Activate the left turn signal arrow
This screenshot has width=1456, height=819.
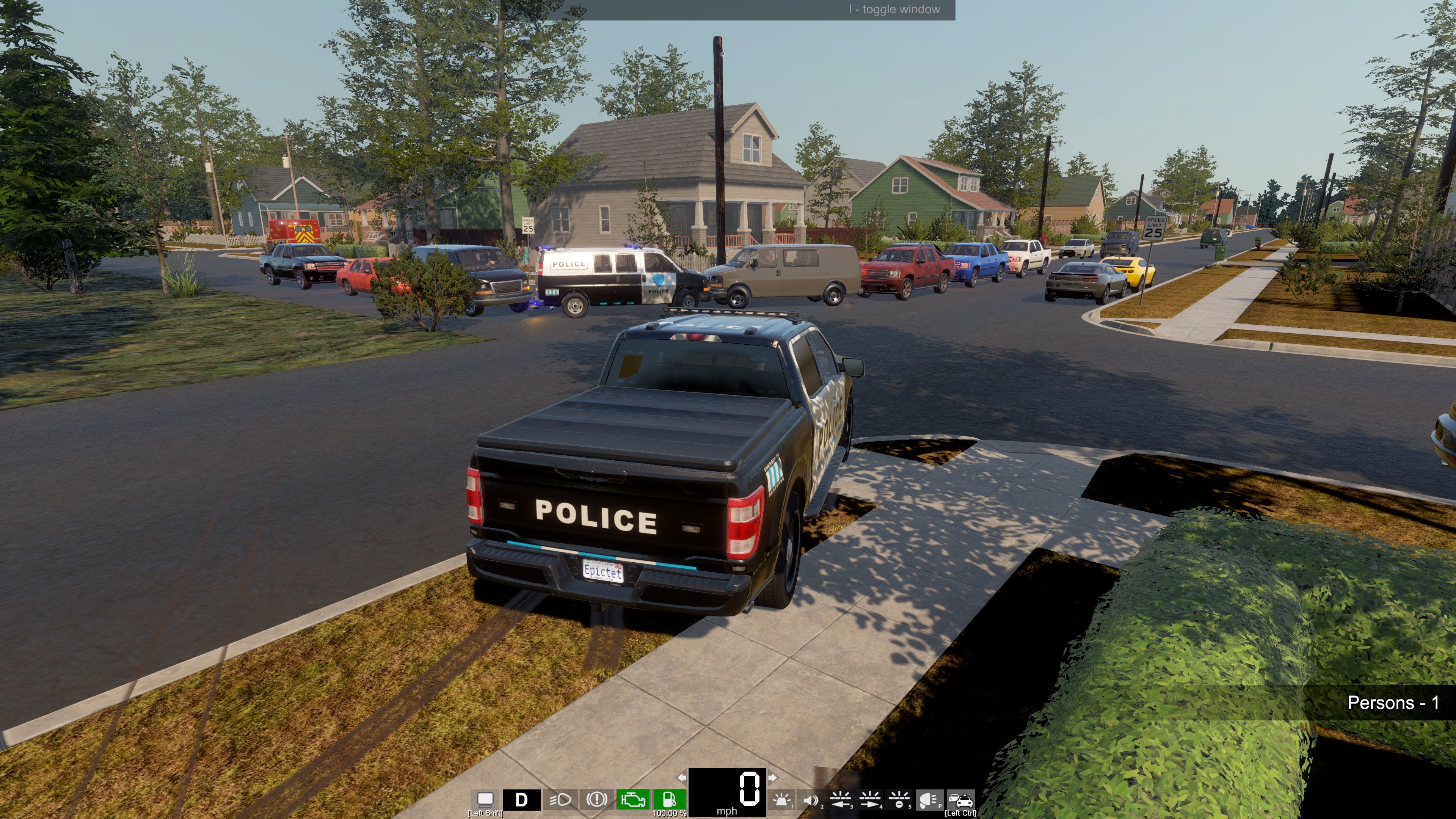682,778
